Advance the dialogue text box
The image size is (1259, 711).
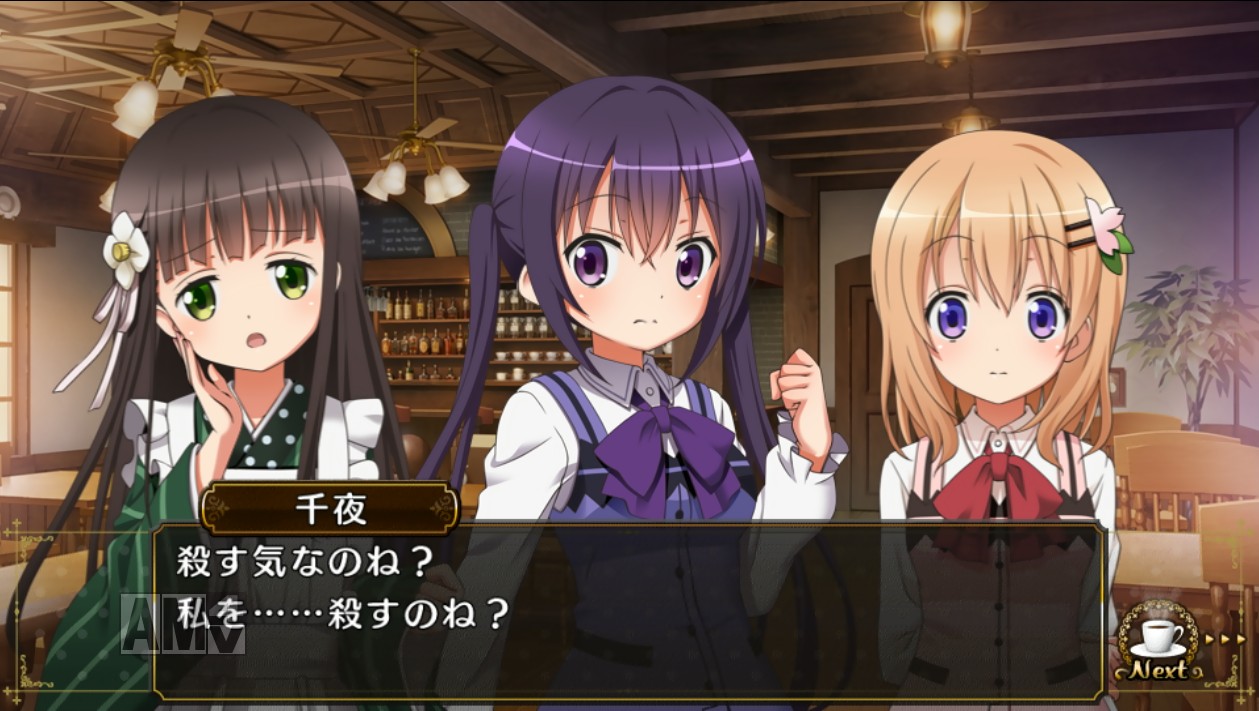(x=628, y=610)
